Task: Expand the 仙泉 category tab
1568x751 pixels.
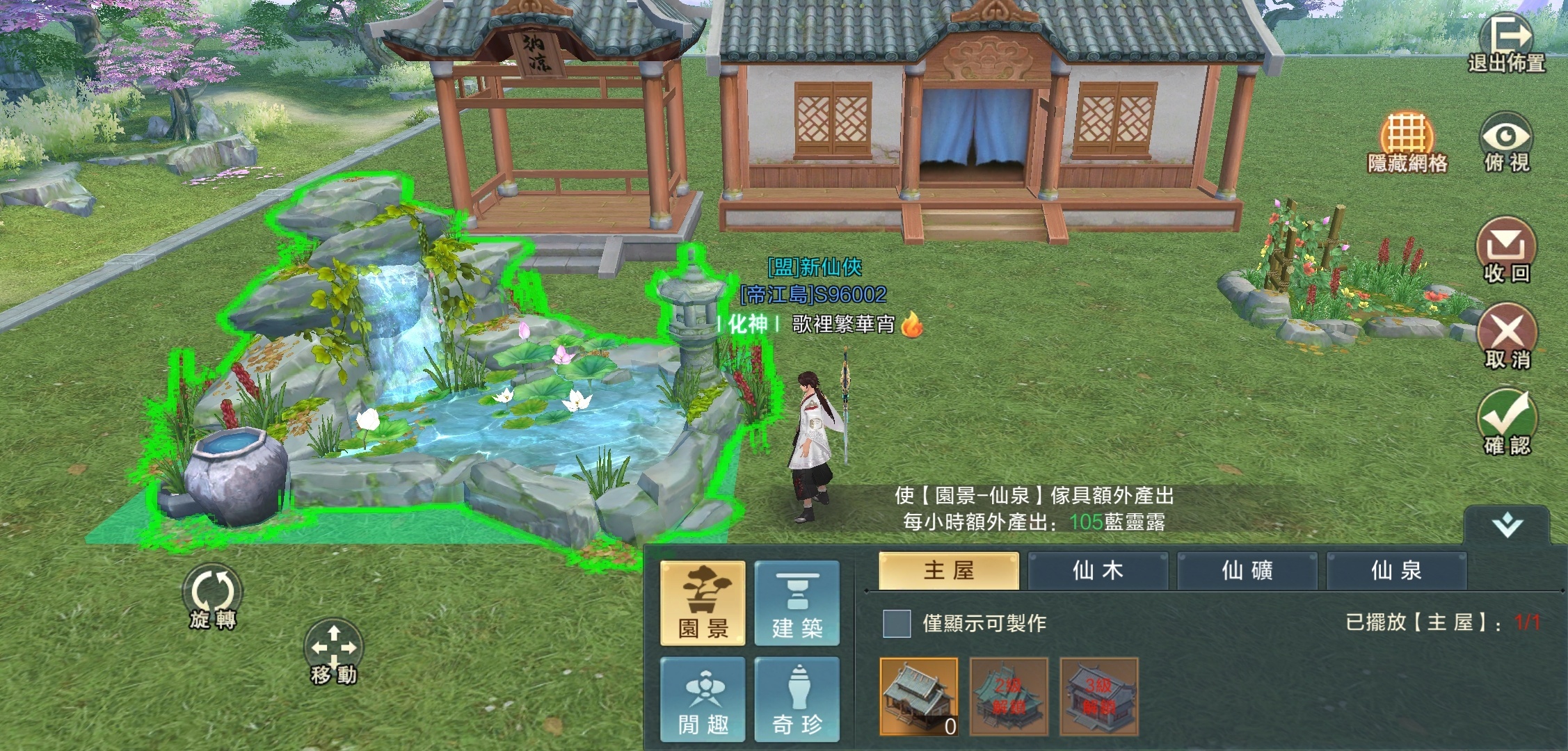Action: pos(1396,570)
